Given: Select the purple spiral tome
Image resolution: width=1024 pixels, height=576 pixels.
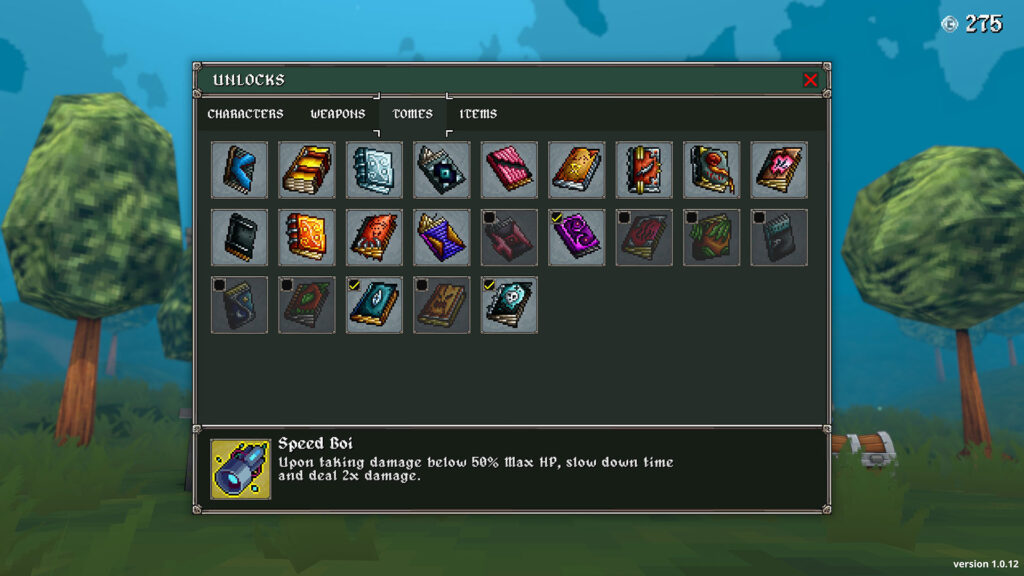Looking at the screenshot, I should (x=577, y=237).
